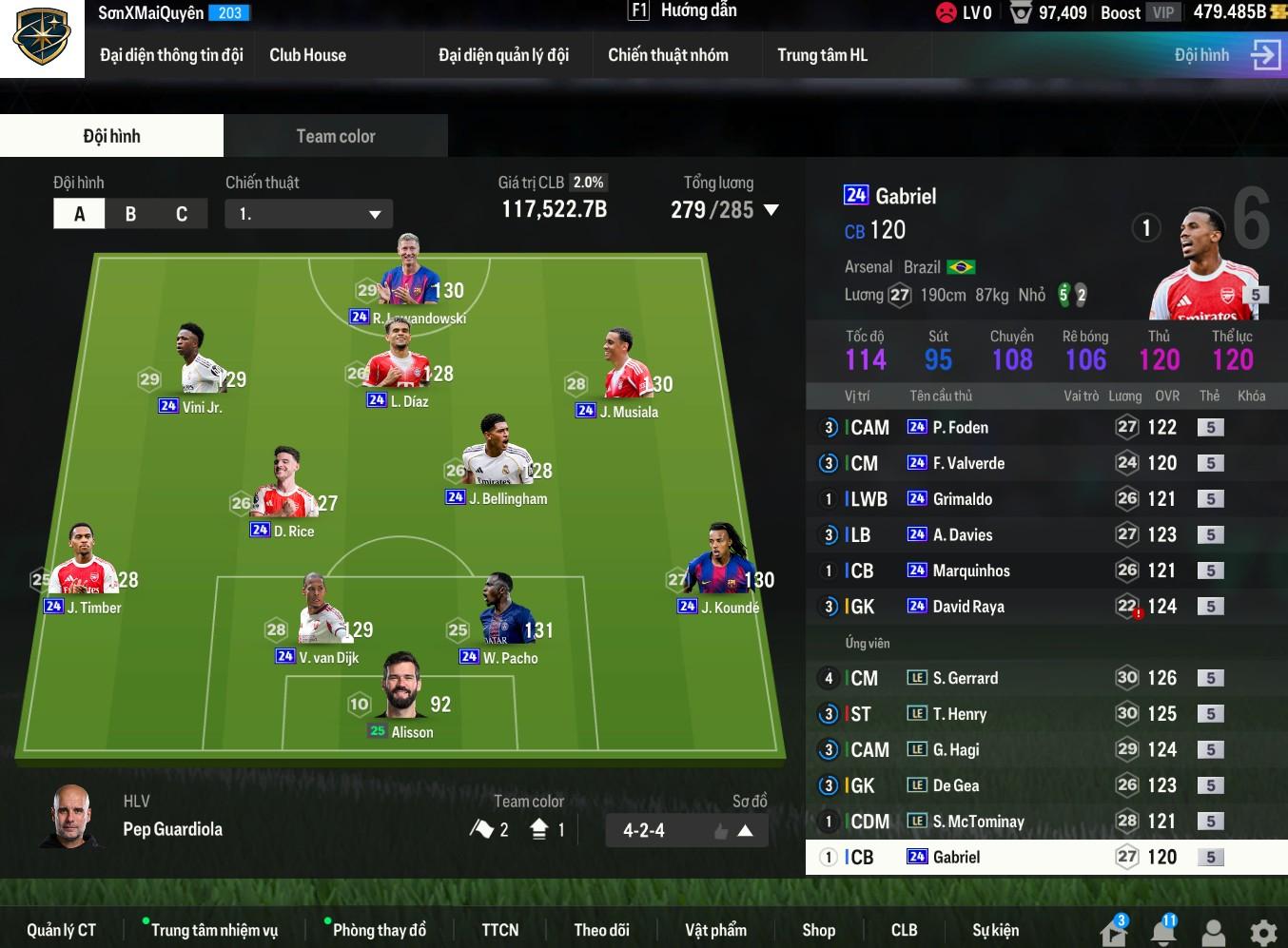Select goalkeeper Alisson on the pitch
1288x948 pixels.
coord(401,699)
